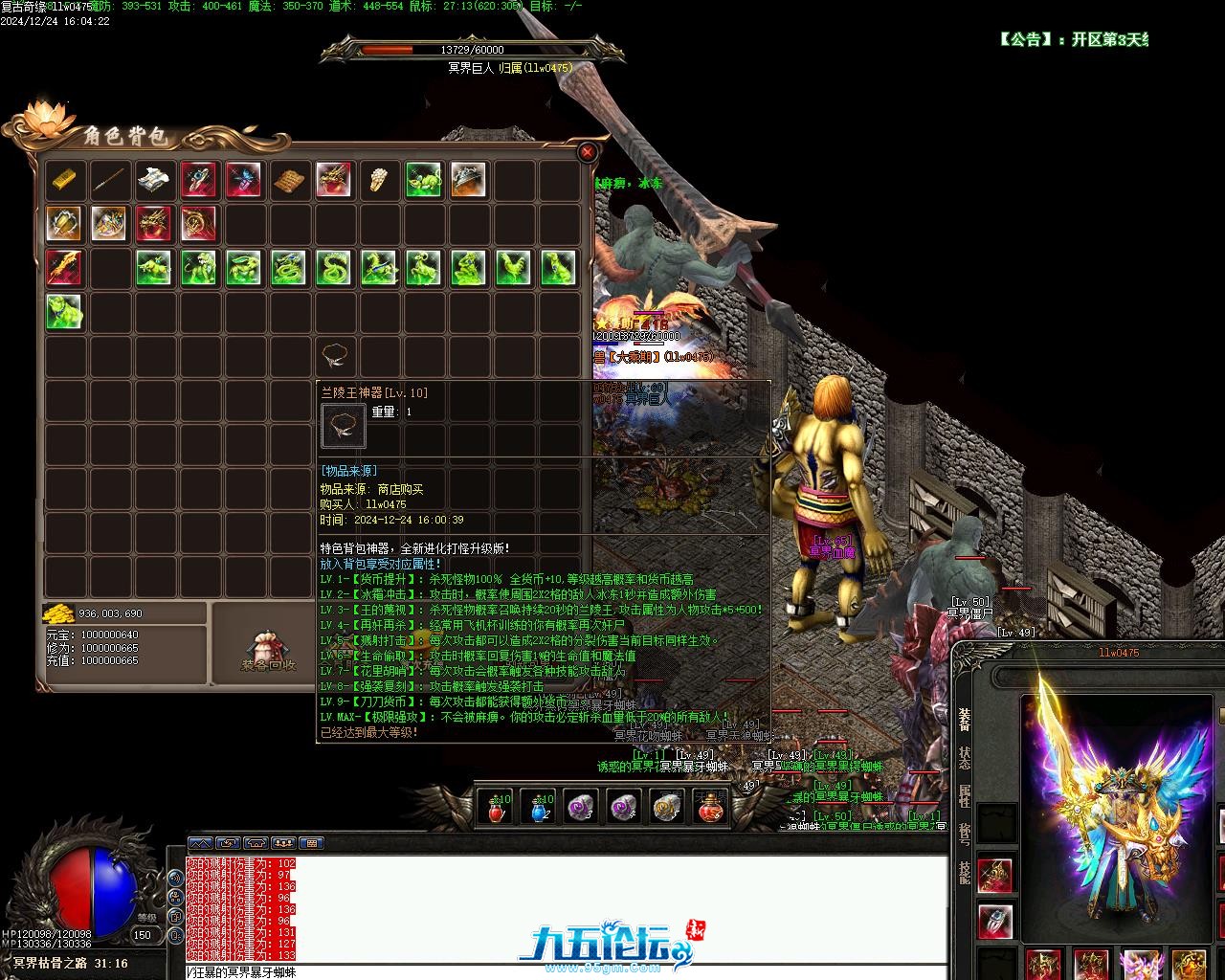Screen dimensions: 1225x980
Task: Select the green jade snake figurine
Action: point(333,268)
